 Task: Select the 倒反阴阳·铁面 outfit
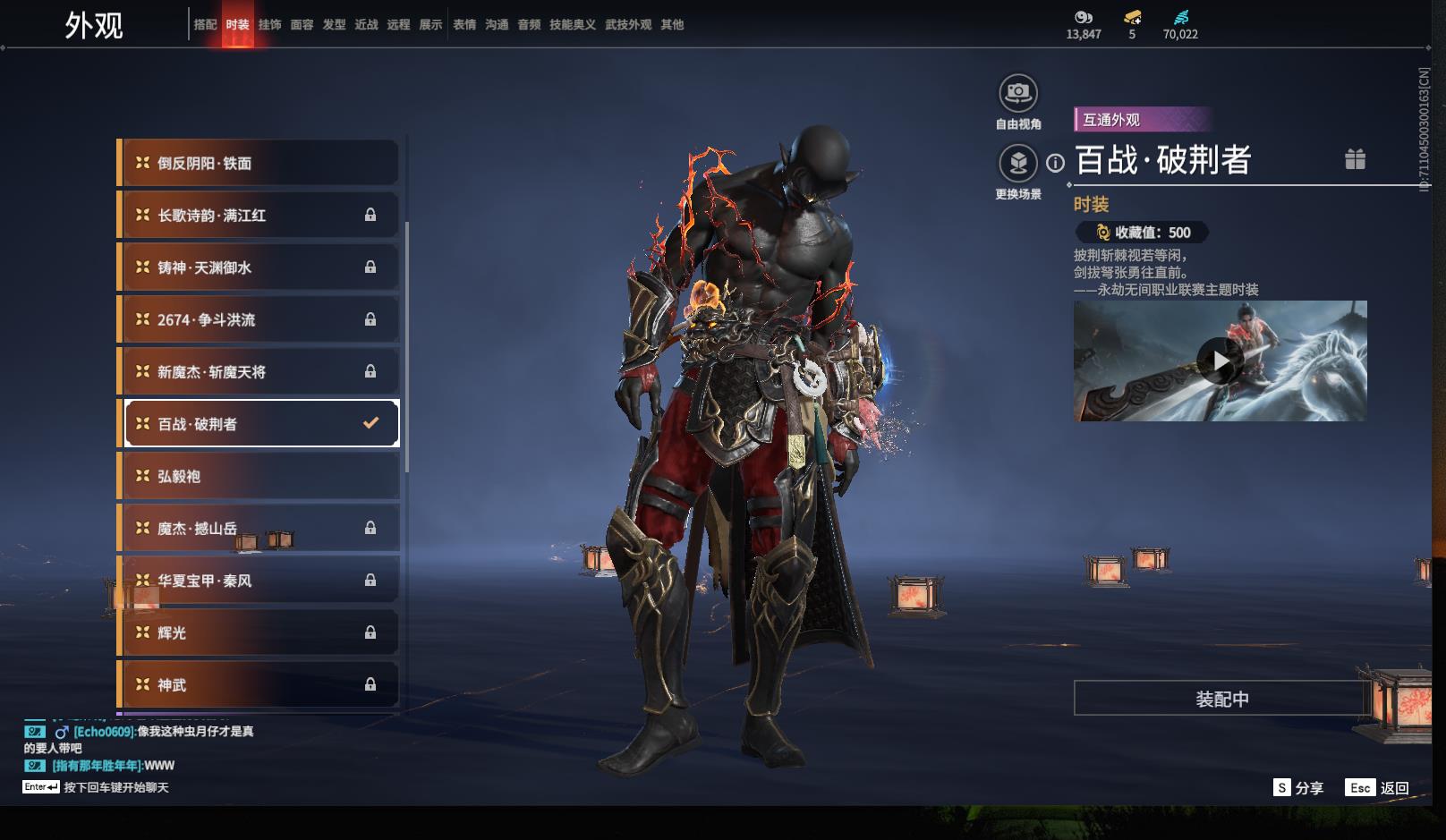[x=259, y=163]
